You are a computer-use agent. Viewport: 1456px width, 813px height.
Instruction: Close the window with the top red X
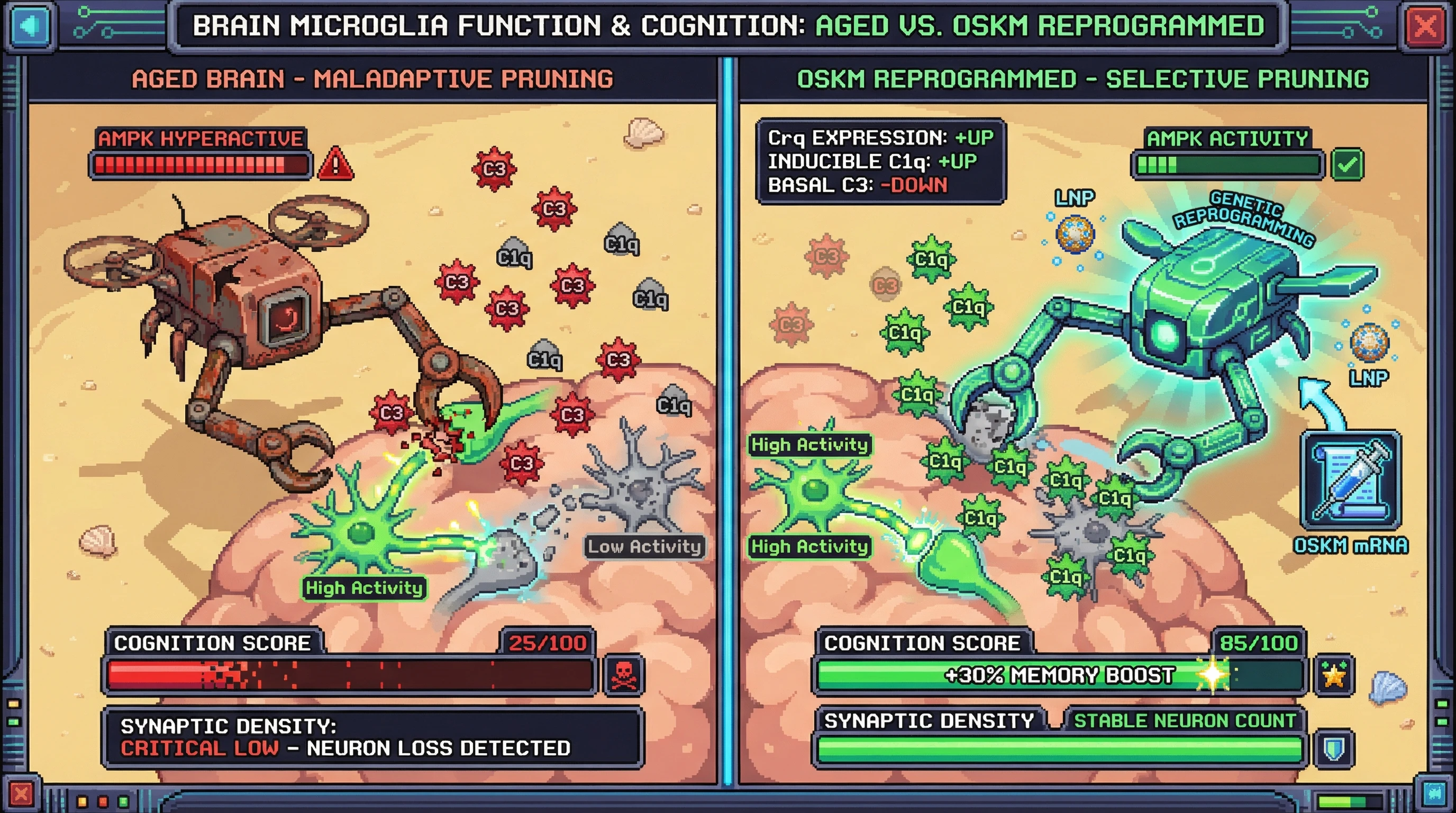(1425, 26)
